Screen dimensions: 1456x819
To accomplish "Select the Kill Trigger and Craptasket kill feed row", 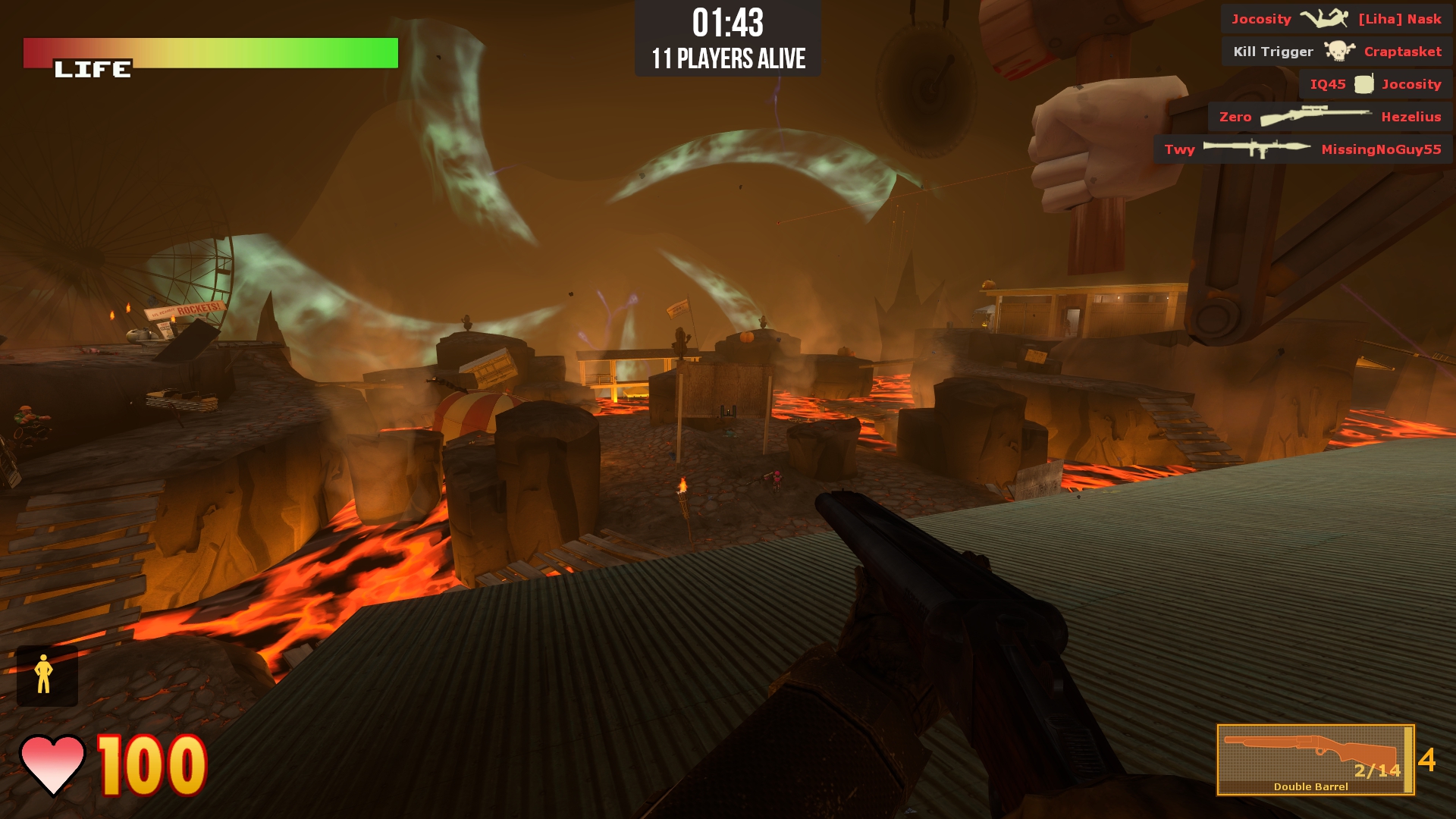I will [1336, 52].
